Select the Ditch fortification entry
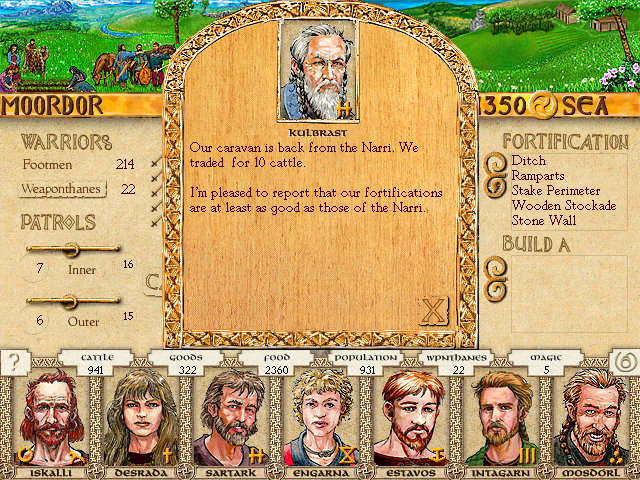Image resolution: width=640 pixels, height=480 pixels. pos(527,161)
